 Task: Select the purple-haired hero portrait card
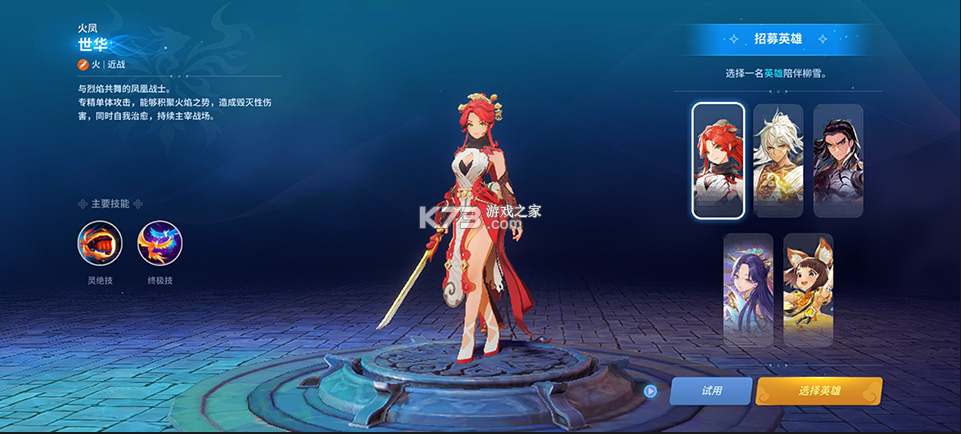tap(748, 289)
